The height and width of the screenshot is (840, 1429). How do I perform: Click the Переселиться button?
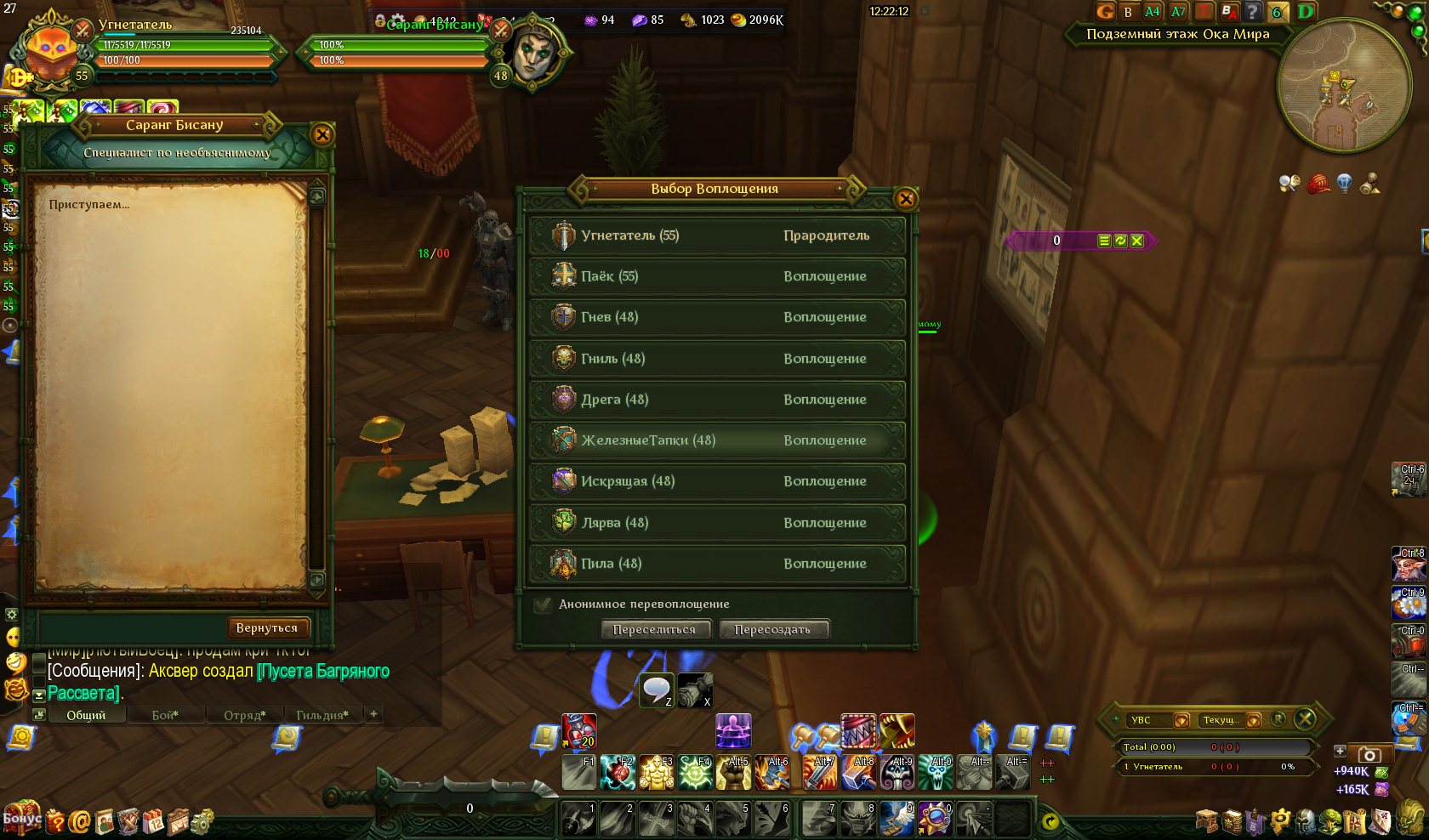[654, 630]
